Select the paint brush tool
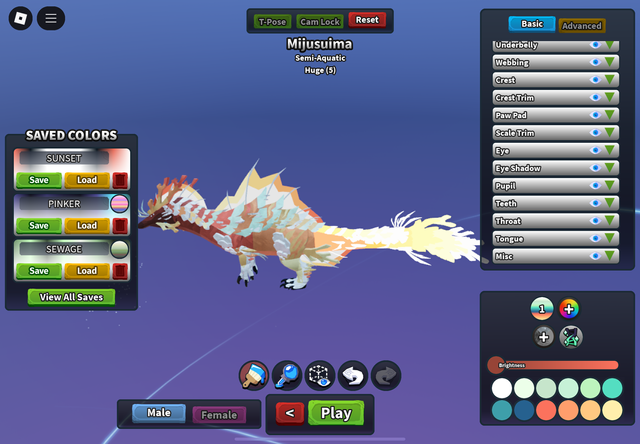640x444 pixels. (253, 376)
